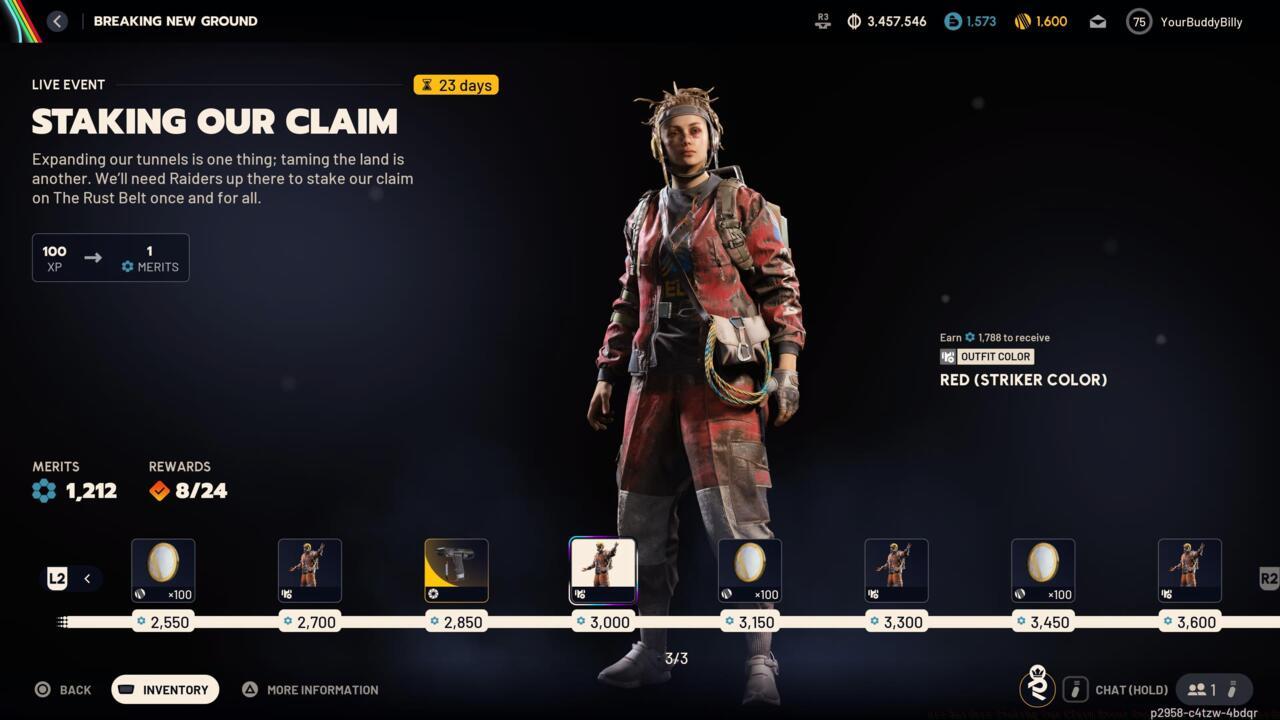1280x720 pixels.
Task: Click the OUTFIT COLOR tag icon
Action: (948, 357)
